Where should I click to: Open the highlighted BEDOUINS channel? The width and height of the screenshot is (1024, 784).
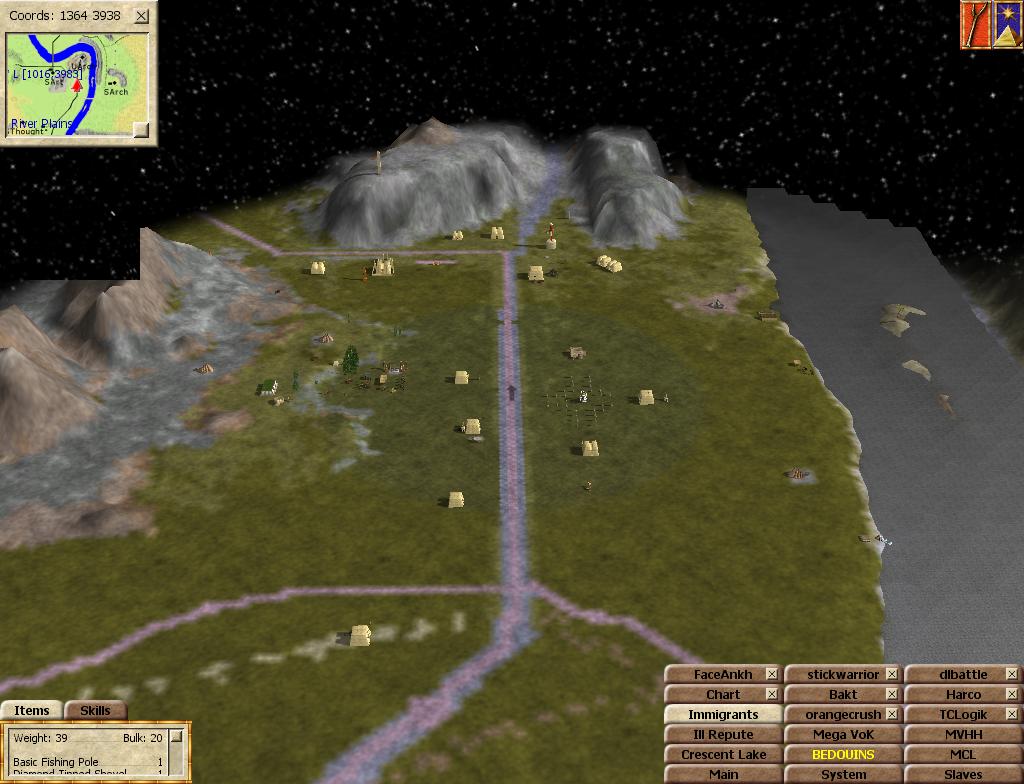843,754
